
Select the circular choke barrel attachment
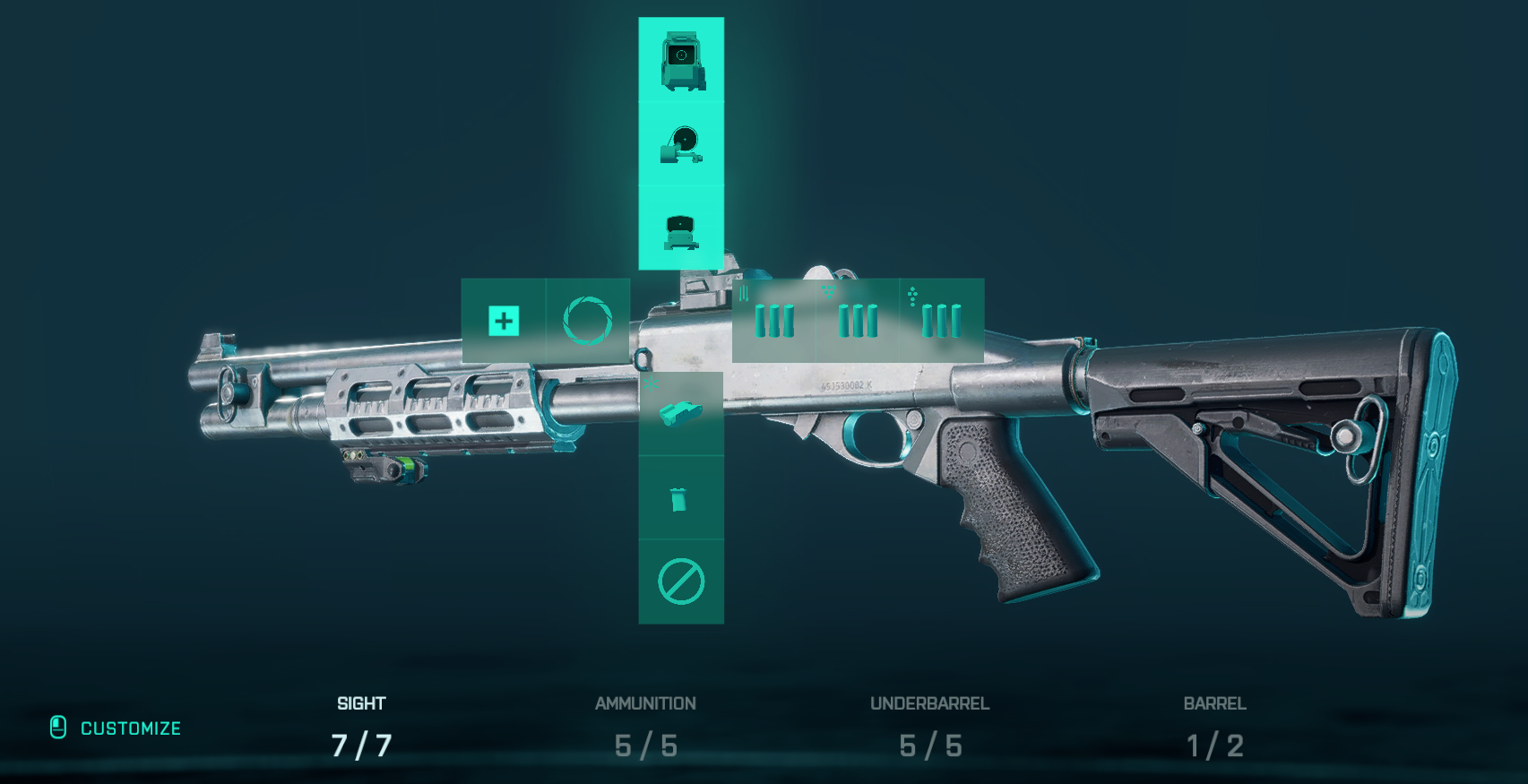coord(588,321)
